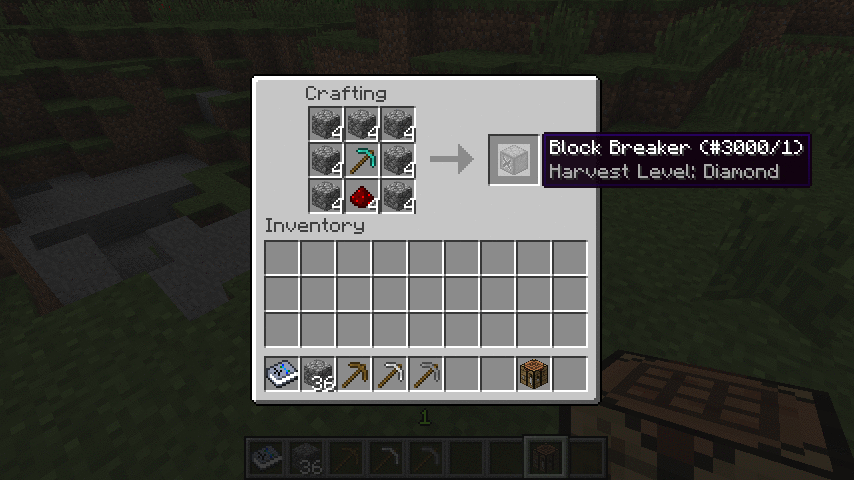Pick up the diamond pickaxe in crafting grid

360,159
